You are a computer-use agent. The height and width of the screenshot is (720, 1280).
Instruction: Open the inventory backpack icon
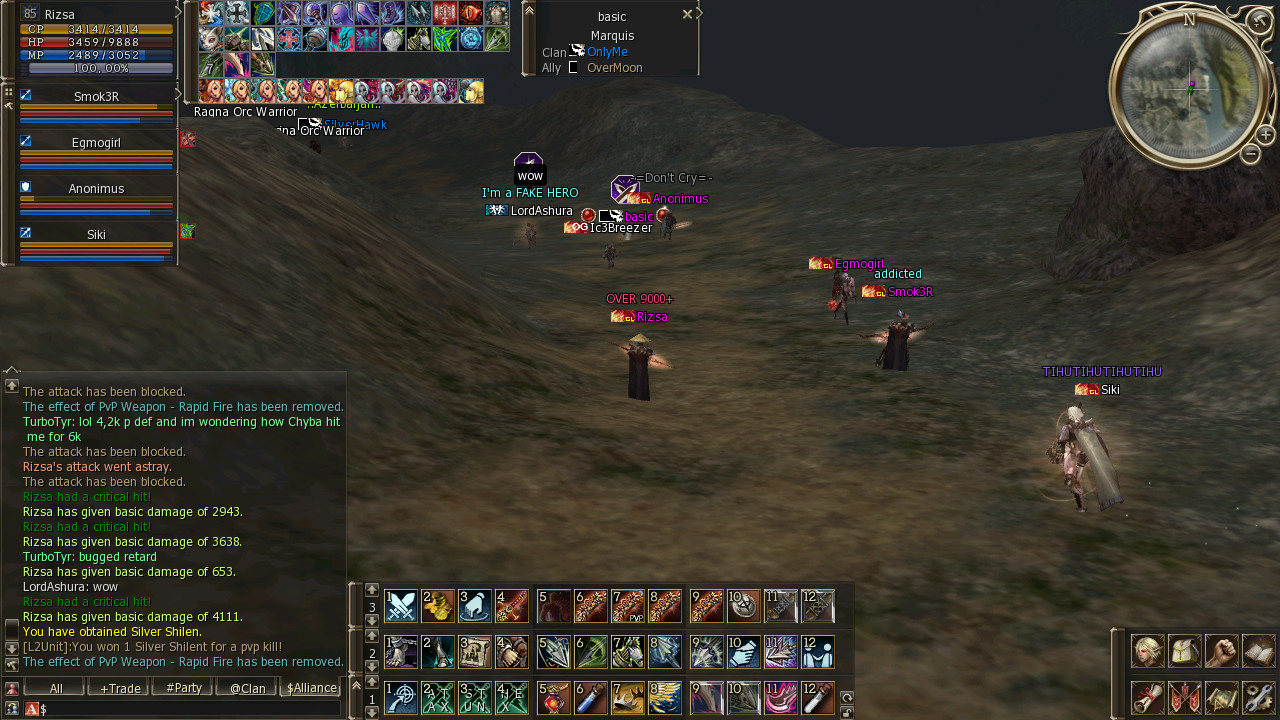pyautogui.click(x=1184, y=651)
